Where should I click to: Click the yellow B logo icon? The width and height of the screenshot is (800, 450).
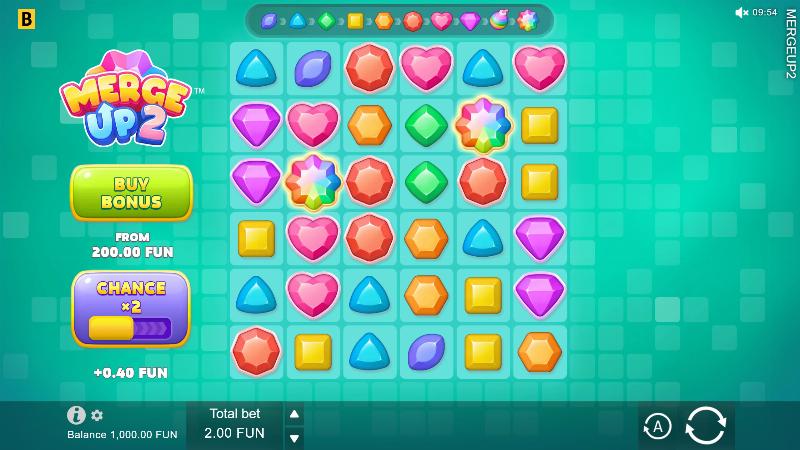[26, 19]
